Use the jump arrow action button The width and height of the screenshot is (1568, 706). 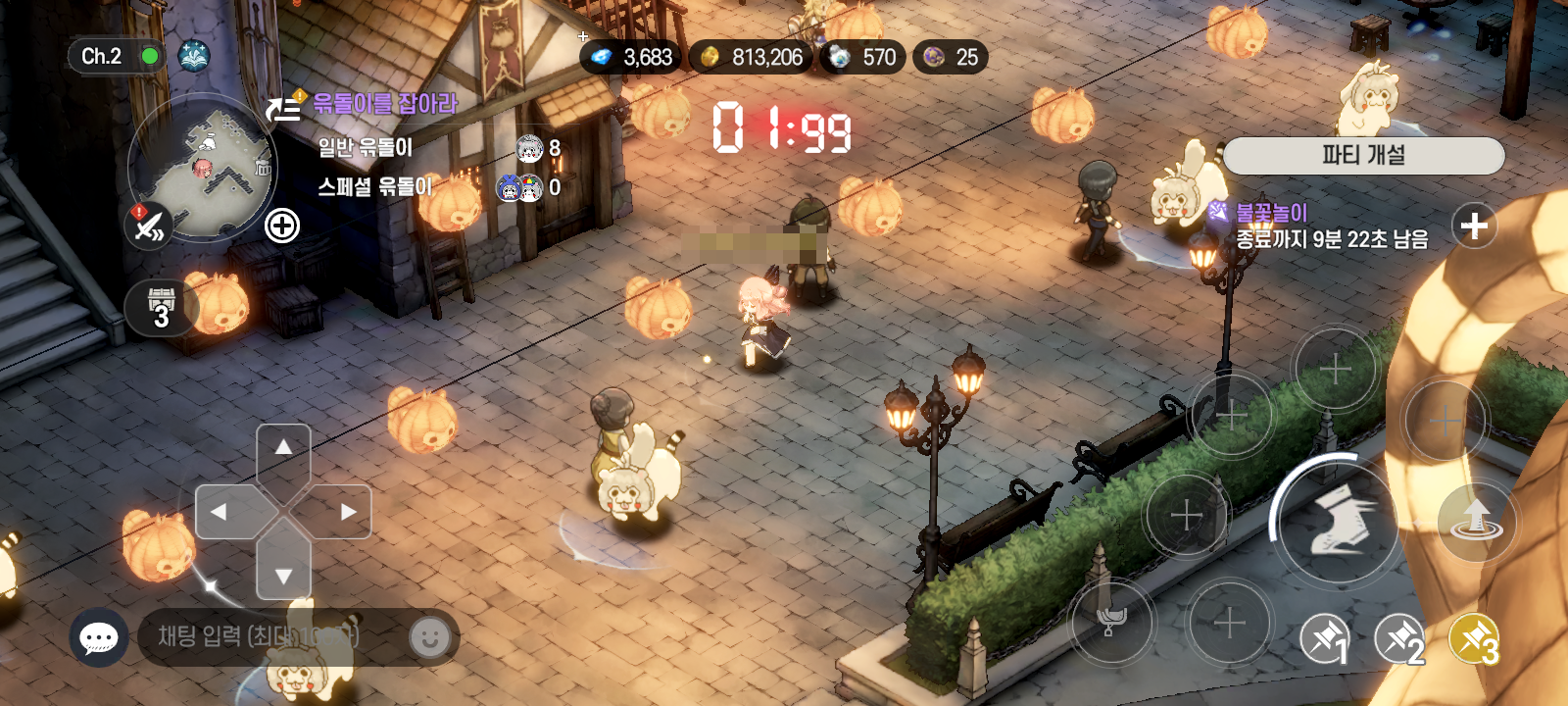coord(1476,520)
